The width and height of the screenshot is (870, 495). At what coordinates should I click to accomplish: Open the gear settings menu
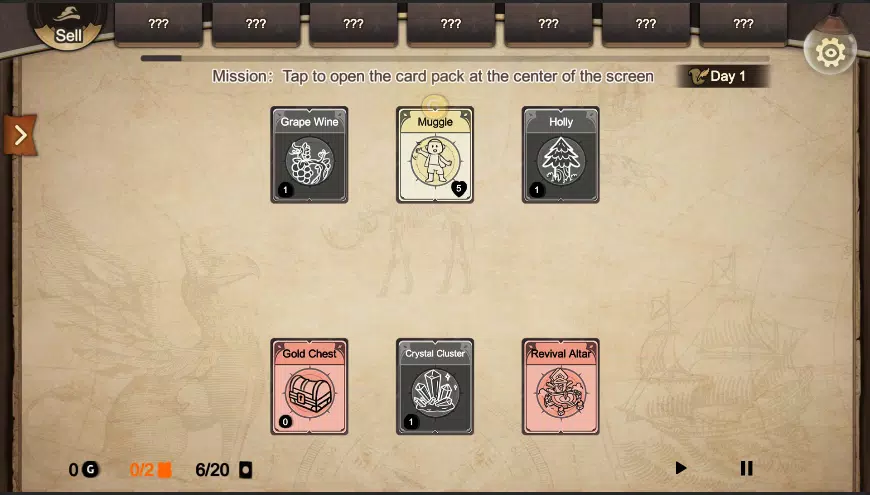pos(830,52)
